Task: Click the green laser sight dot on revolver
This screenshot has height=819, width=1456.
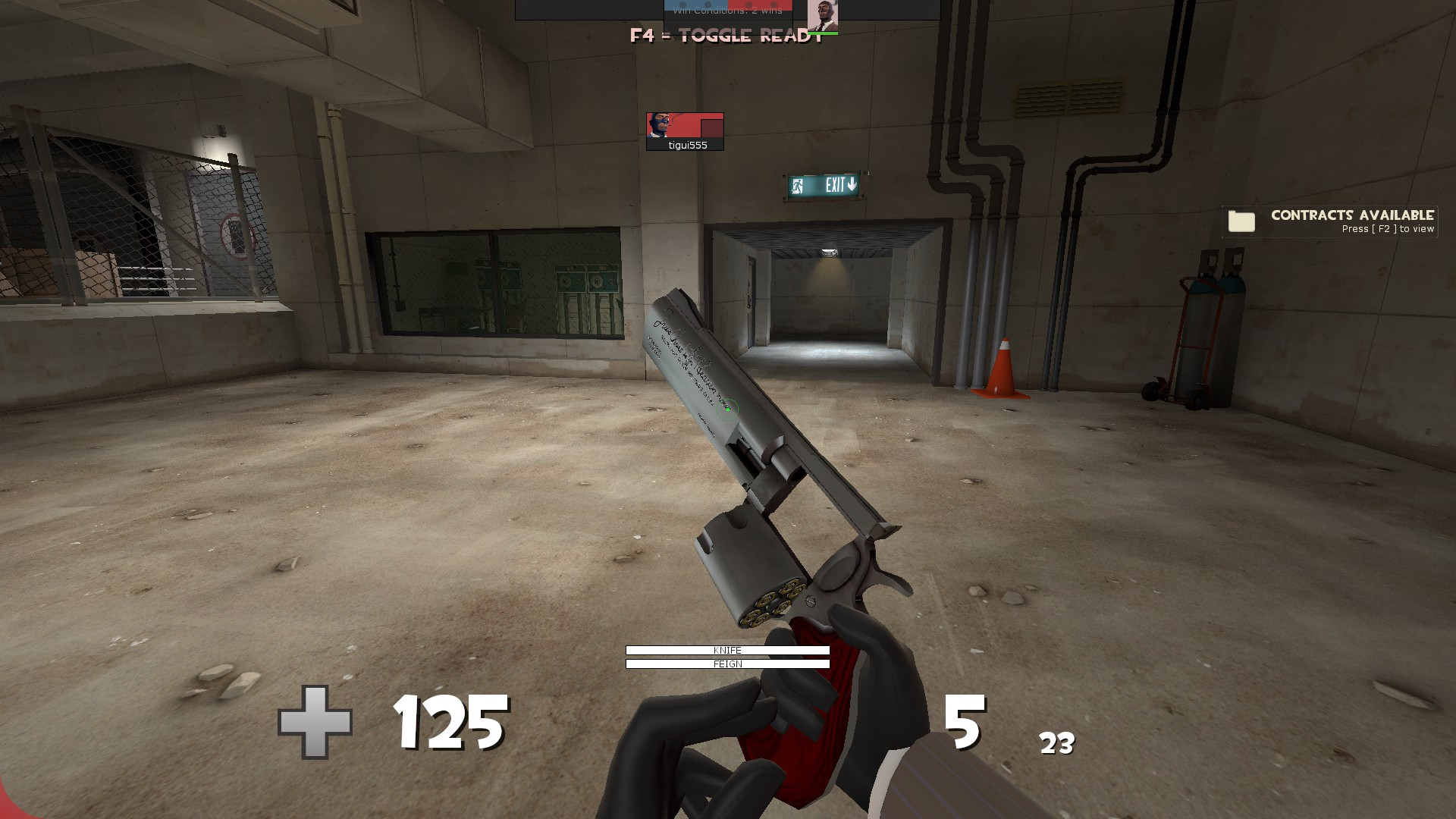Action: 729,410
